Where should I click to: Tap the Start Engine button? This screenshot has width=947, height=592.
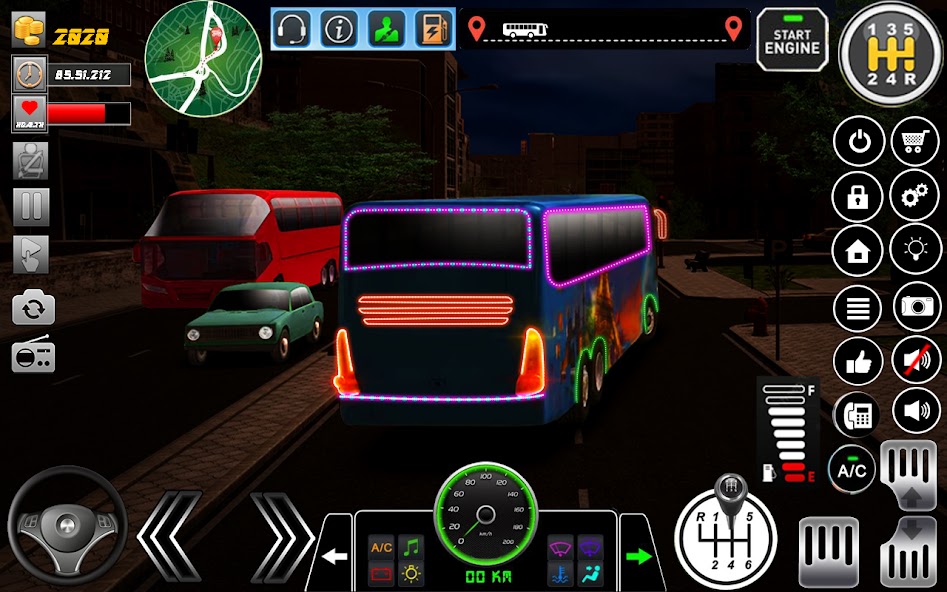pyautogui.click(x=792, y=40)
